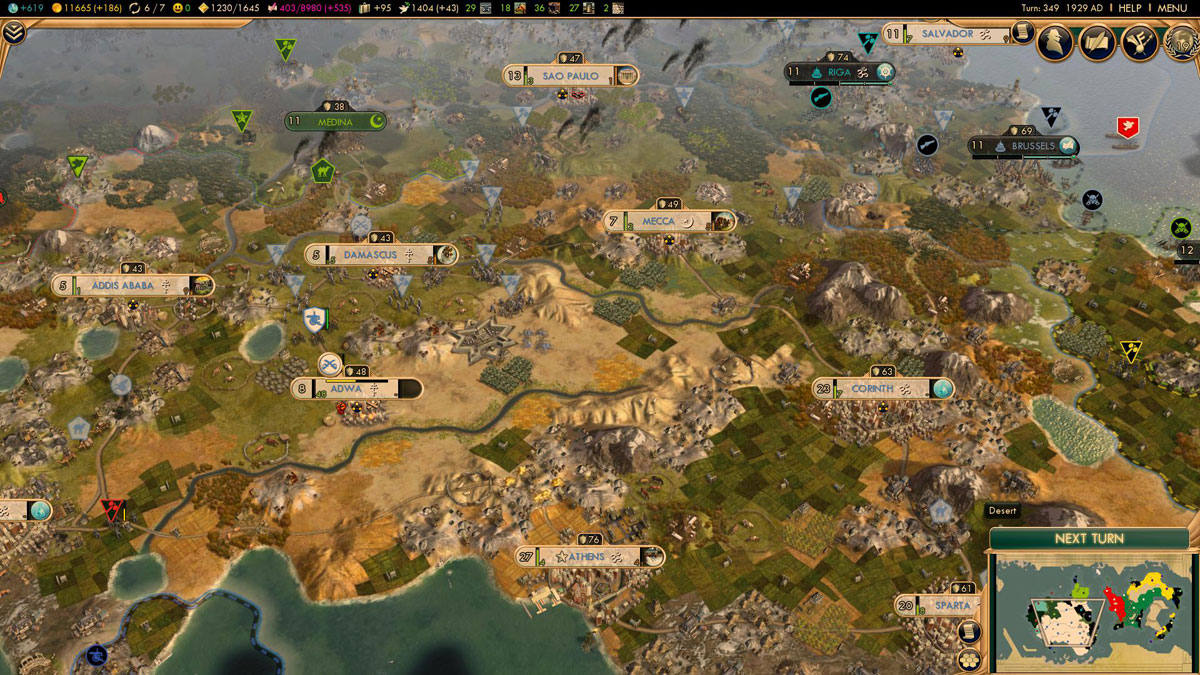Toggle the hex grid strategic view icon
1200x675 pixels.
(x=968, y=659)
